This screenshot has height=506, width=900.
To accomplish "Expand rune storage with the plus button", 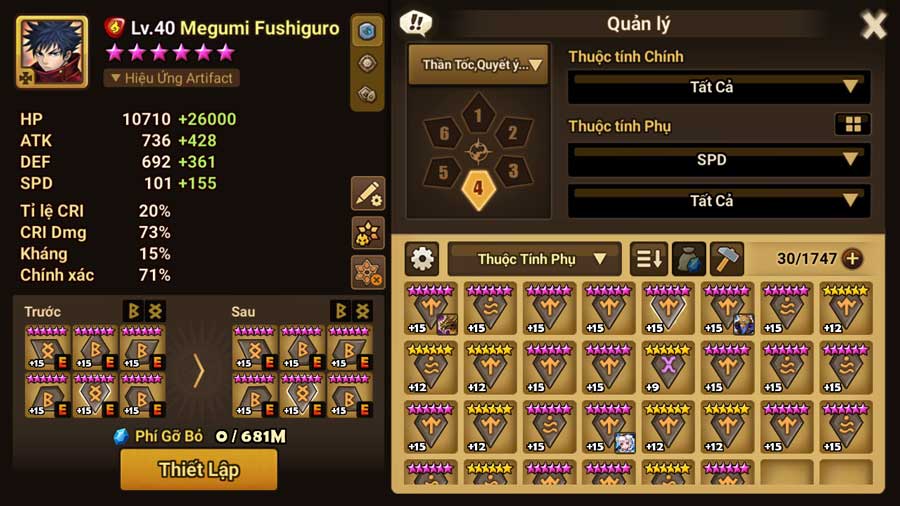I will point(852,259).
